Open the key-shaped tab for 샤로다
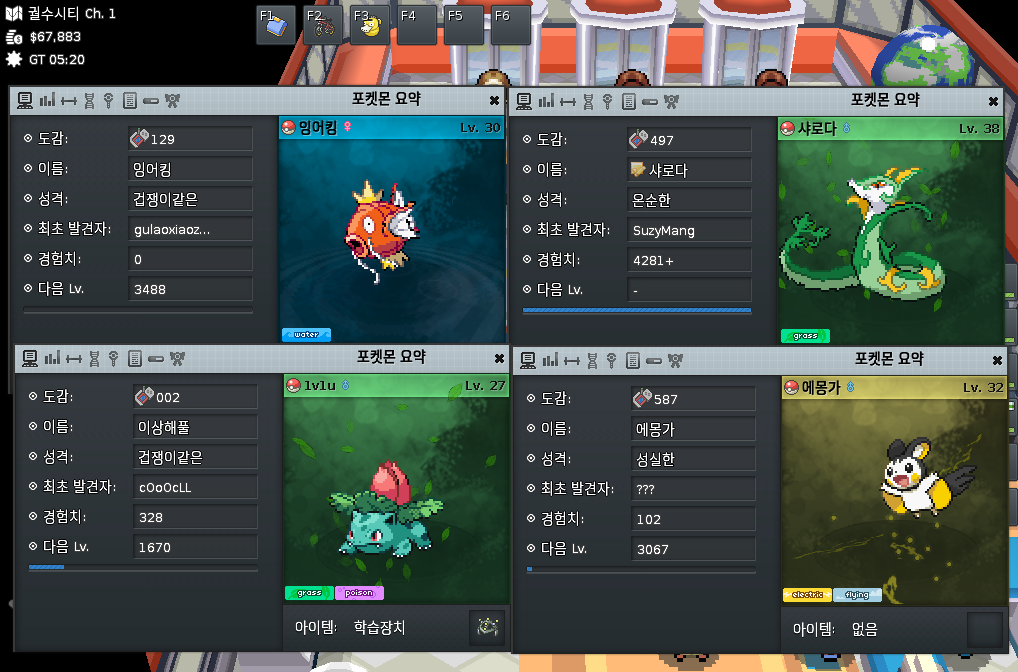Viewport: 1018px width, 672px height. pyautogui.click(x=609, y=101)
